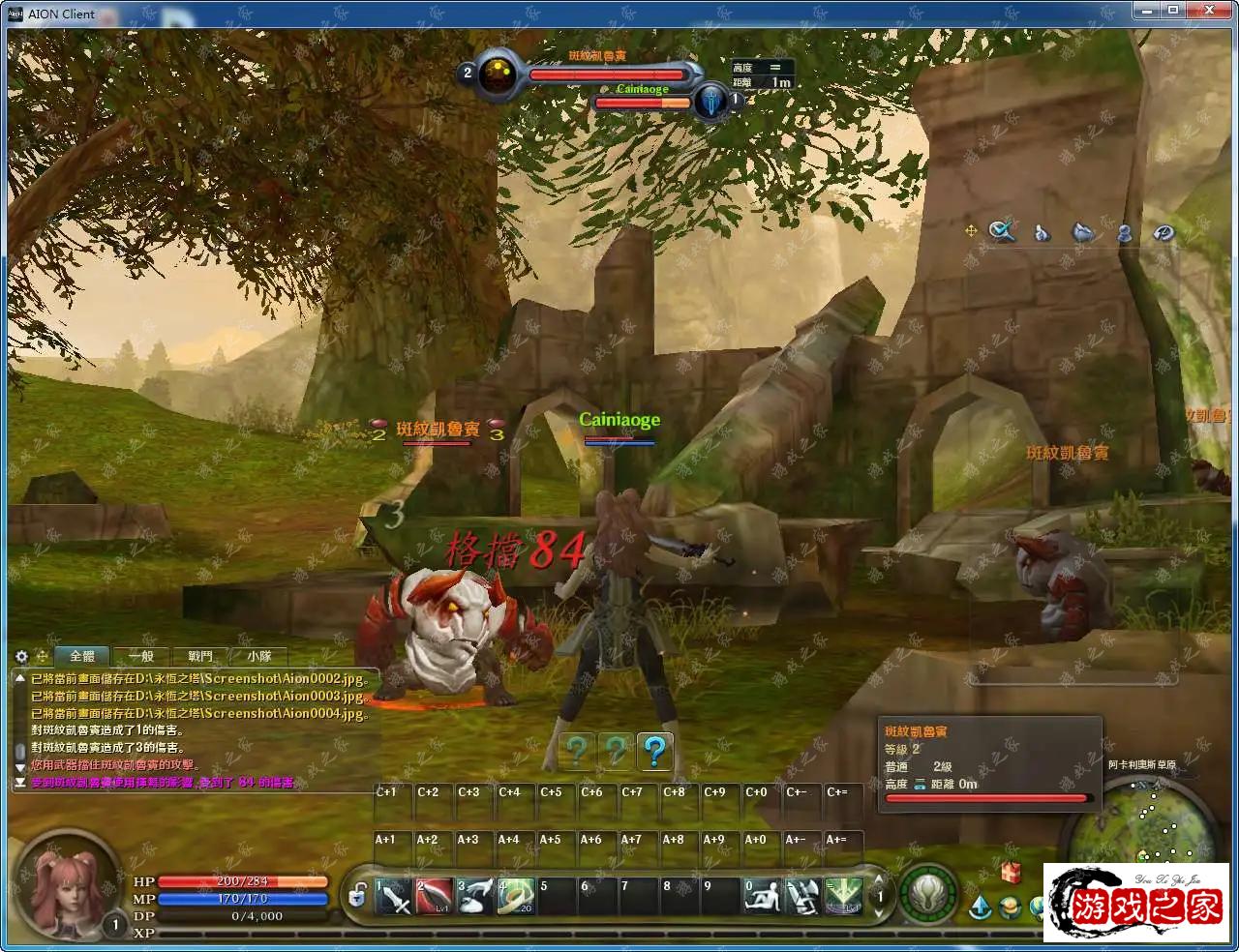This screenshot has width=1239, height=952.
Task: Activate the red slash skill in slot 2
Action: 435,897
